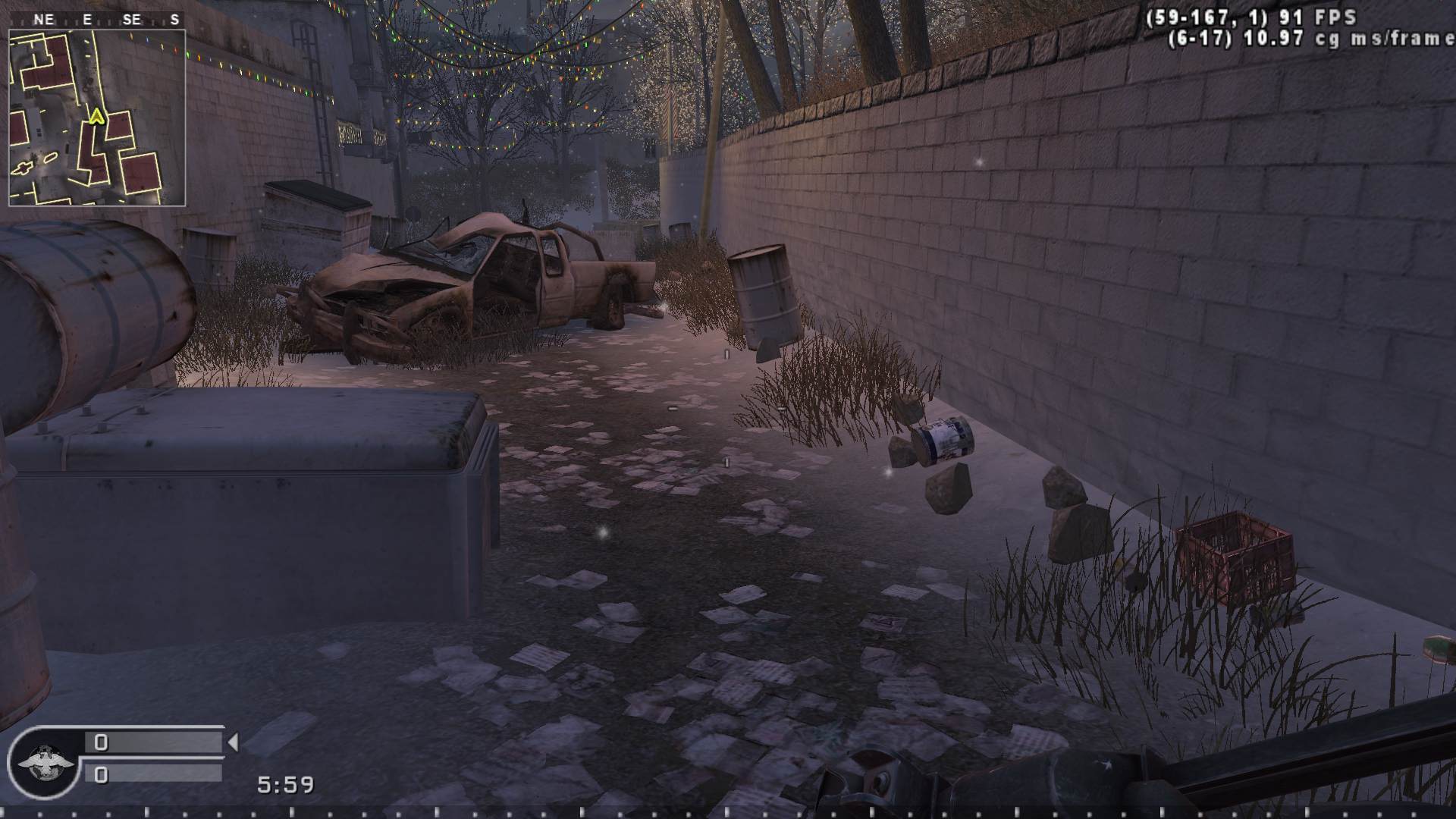This screenshot has width=1456, height=819.
Task: Click the yellow player arrow on the minimap
Action: (x=97, y=118)
